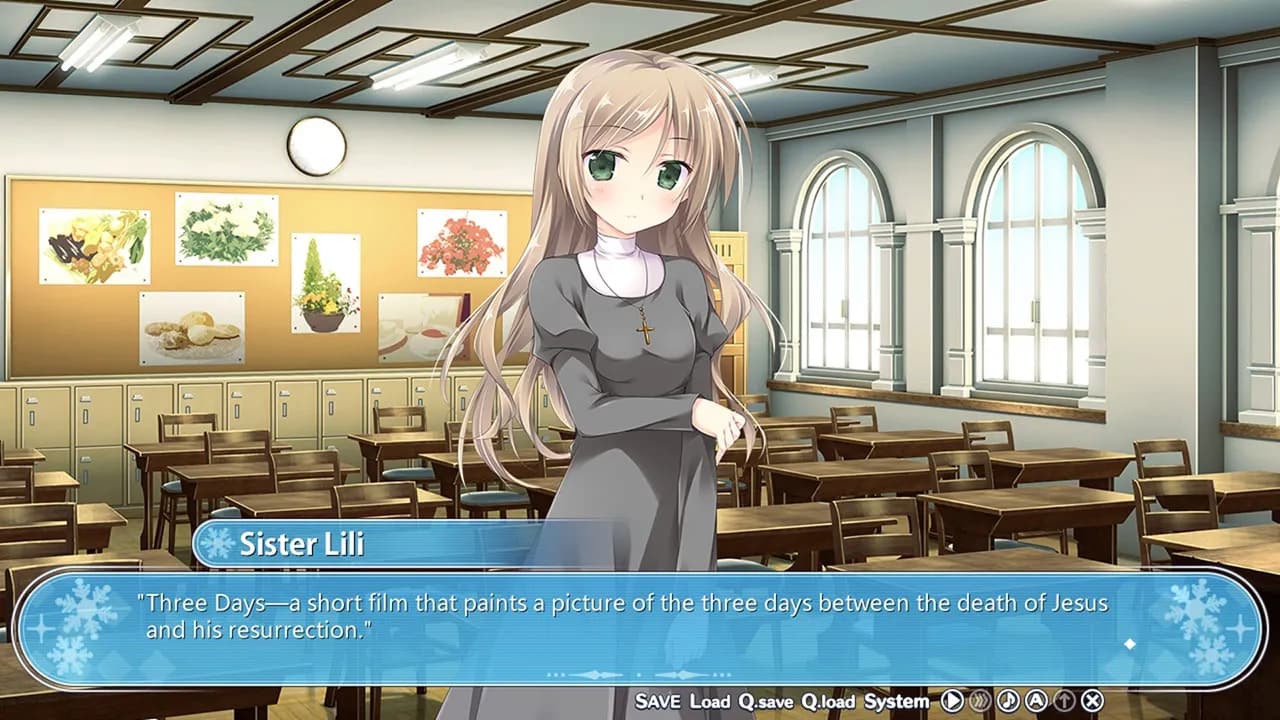Toggle skip mode with the double-arrow control
This screenshot has height=720, width=1280.
pyautogui.click(x=981, y=700)
